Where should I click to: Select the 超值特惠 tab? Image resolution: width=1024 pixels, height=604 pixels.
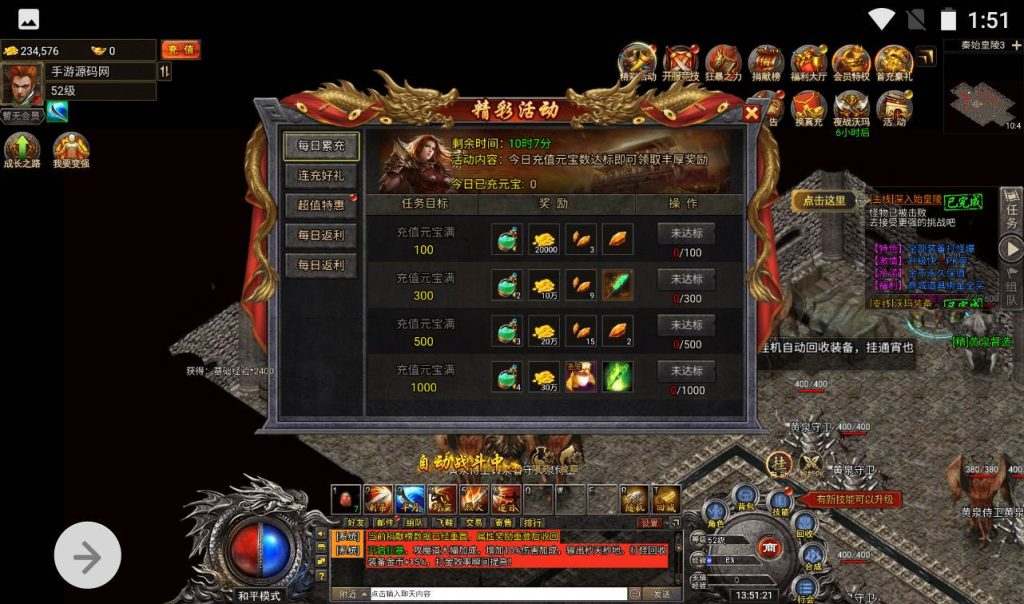coord(320,205)
